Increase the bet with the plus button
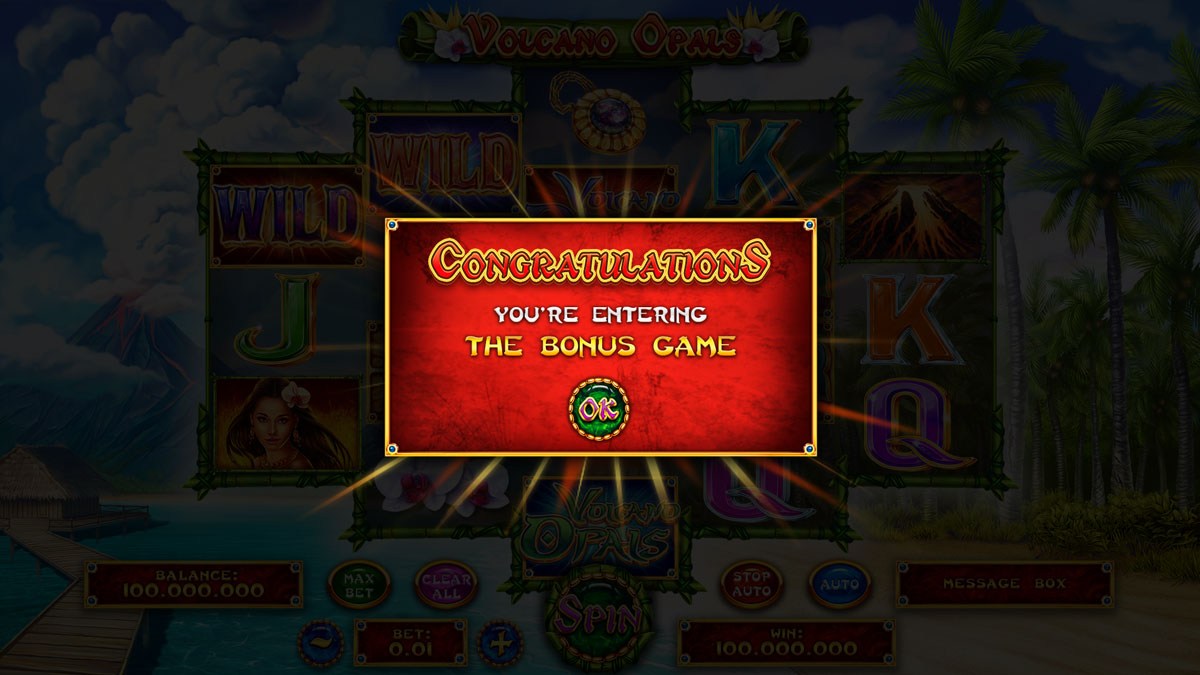Screen dimensions: 1200x675 (501, 642)
